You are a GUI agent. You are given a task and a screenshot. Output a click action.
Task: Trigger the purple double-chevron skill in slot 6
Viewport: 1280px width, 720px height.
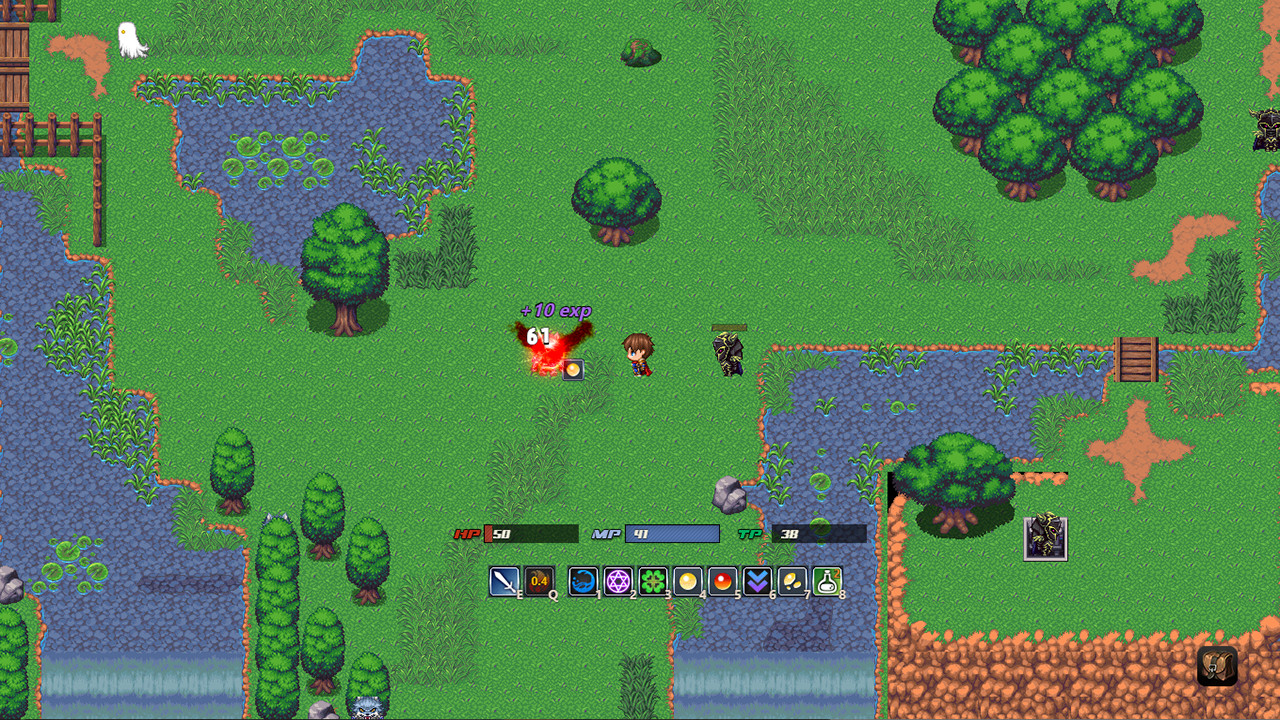[757, 583]
